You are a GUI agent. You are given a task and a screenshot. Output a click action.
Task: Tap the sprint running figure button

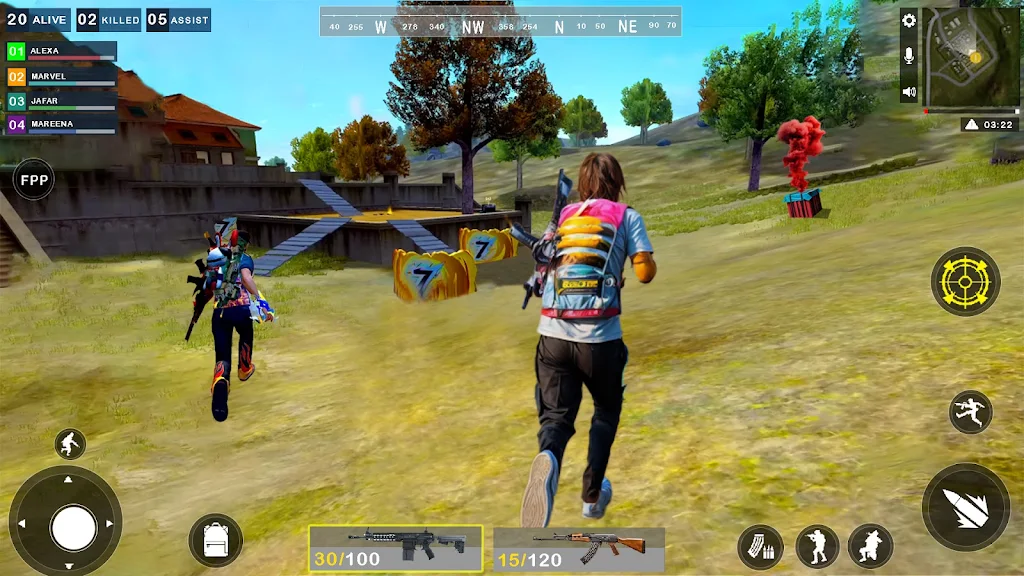pyautogui.click(x=69, y=444)
